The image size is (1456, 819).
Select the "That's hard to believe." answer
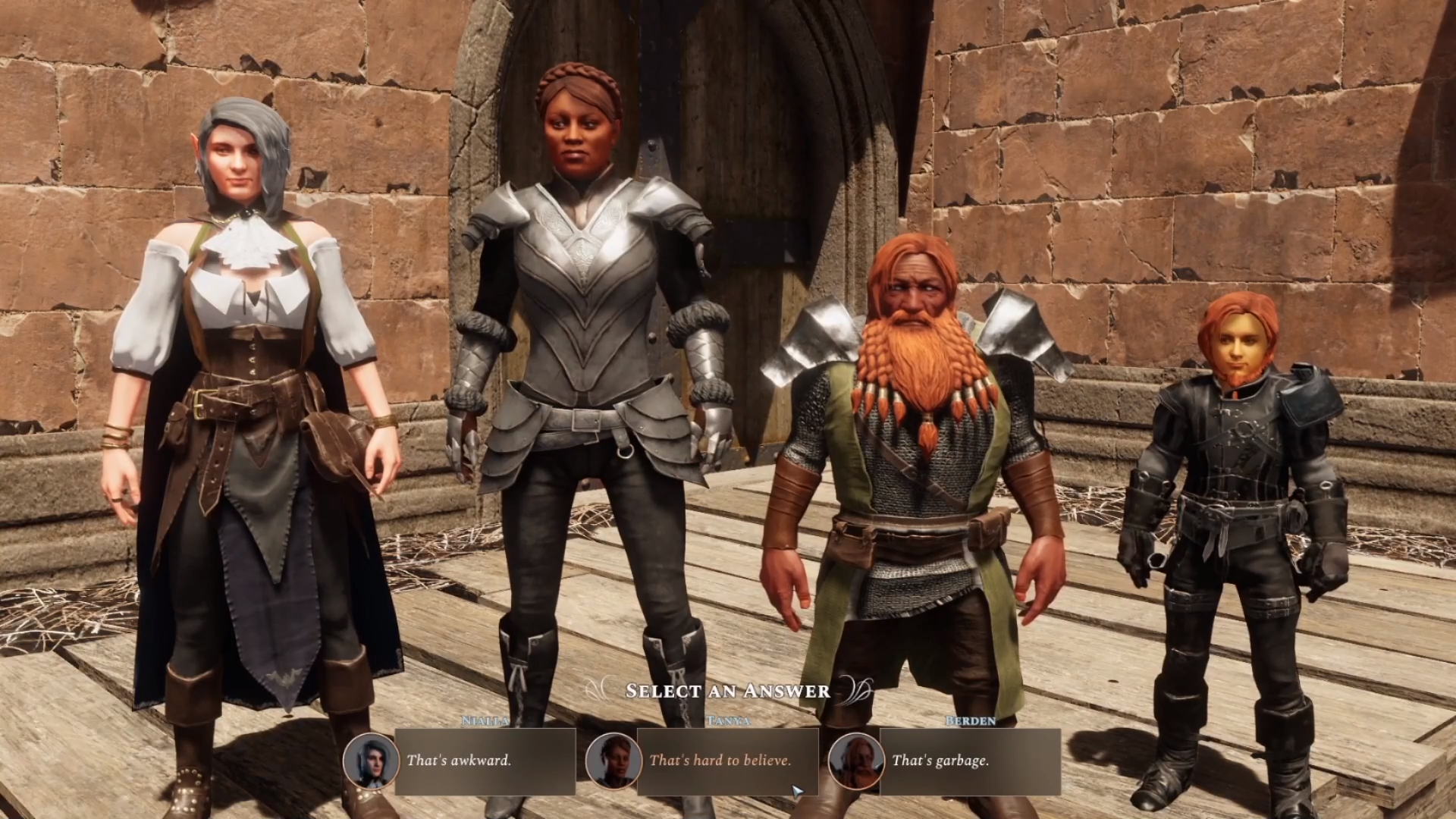point(726,761)
